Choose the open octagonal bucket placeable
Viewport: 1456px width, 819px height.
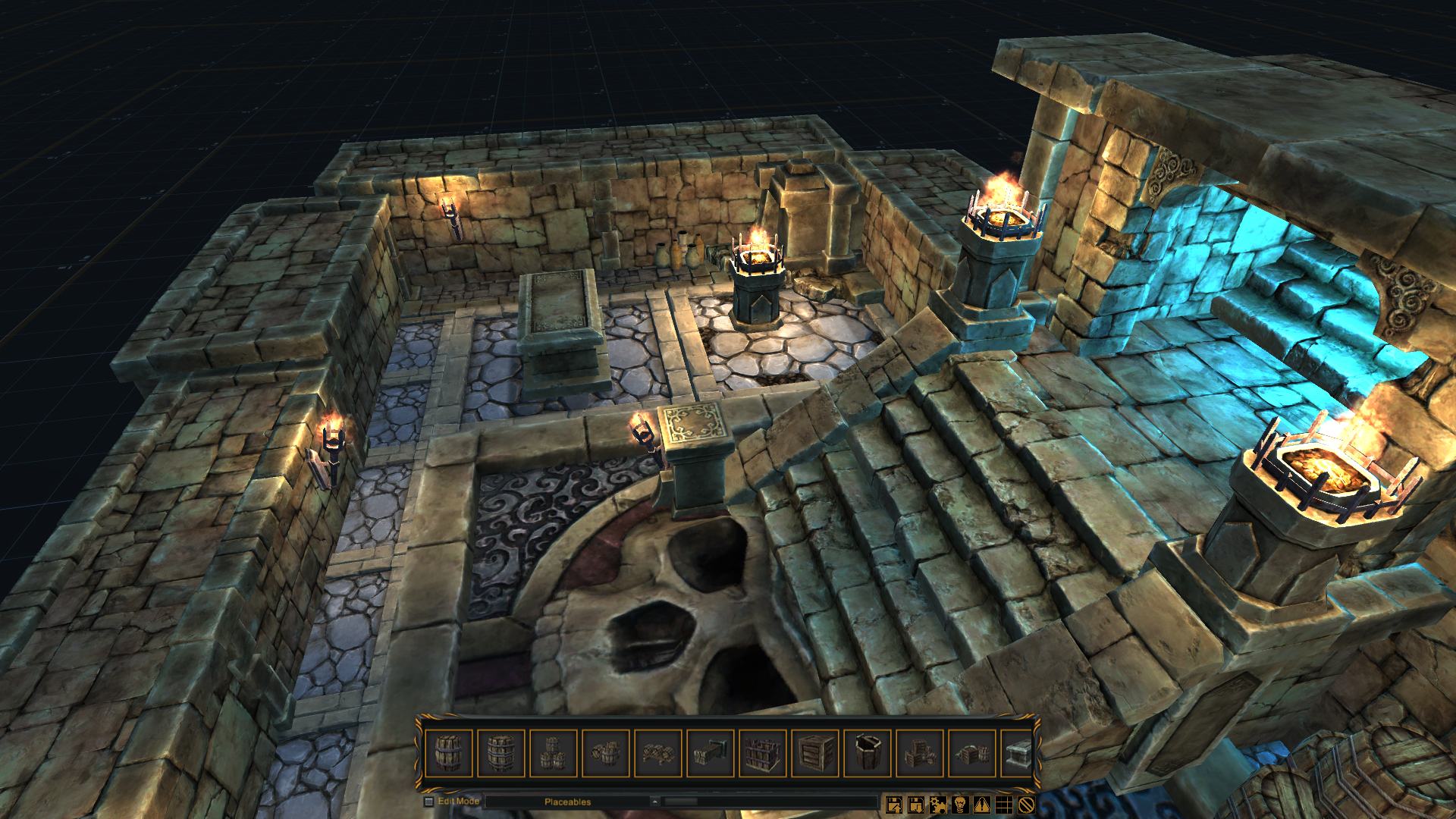click(868, 753)
